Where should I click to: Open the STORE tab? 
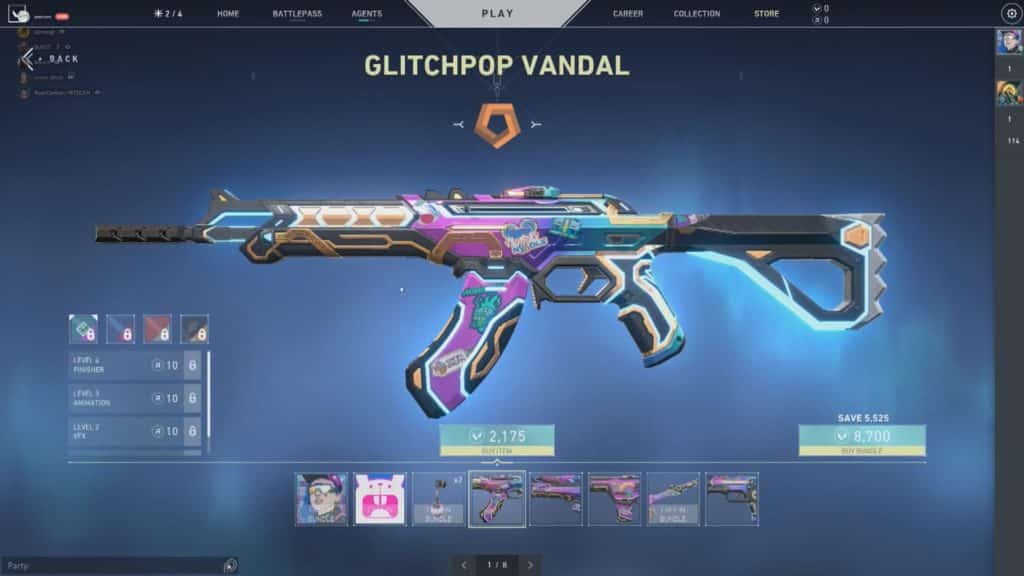coord(767,14)
